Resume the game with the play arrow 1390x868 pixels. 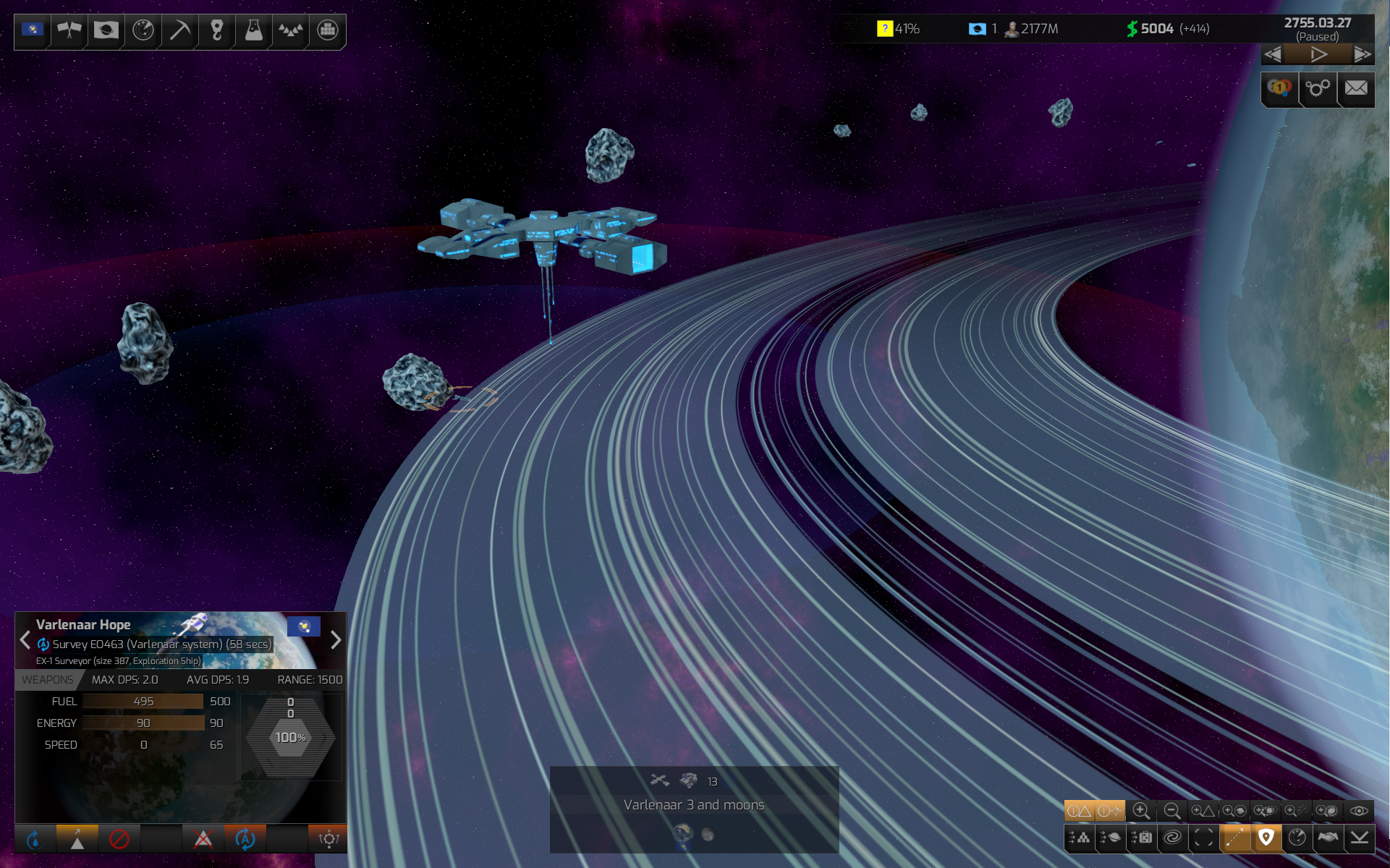pos(1318,55)
